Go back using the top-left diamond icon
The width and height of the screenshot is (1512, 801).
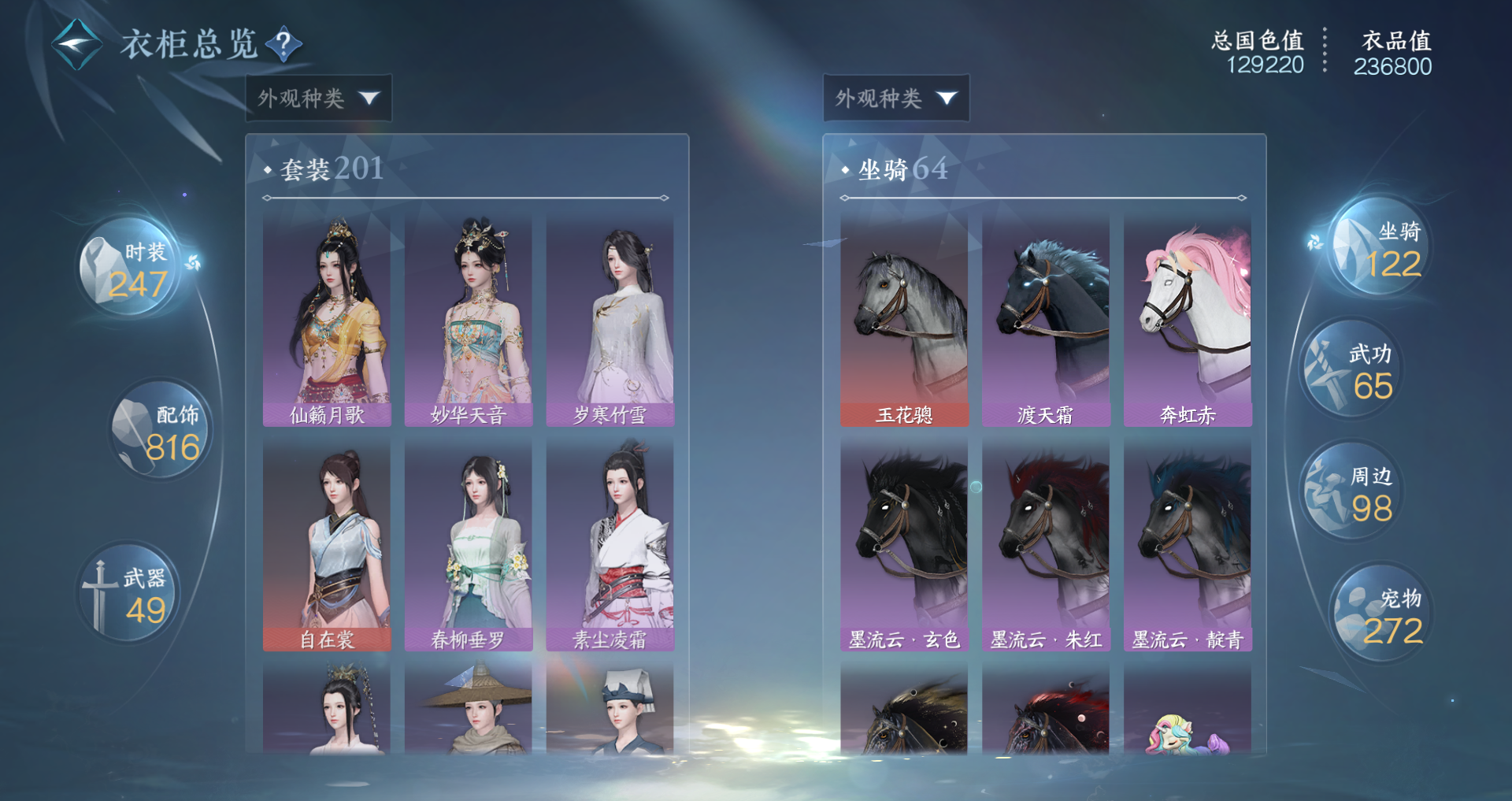pyautogui.click(x=76, y=44)
